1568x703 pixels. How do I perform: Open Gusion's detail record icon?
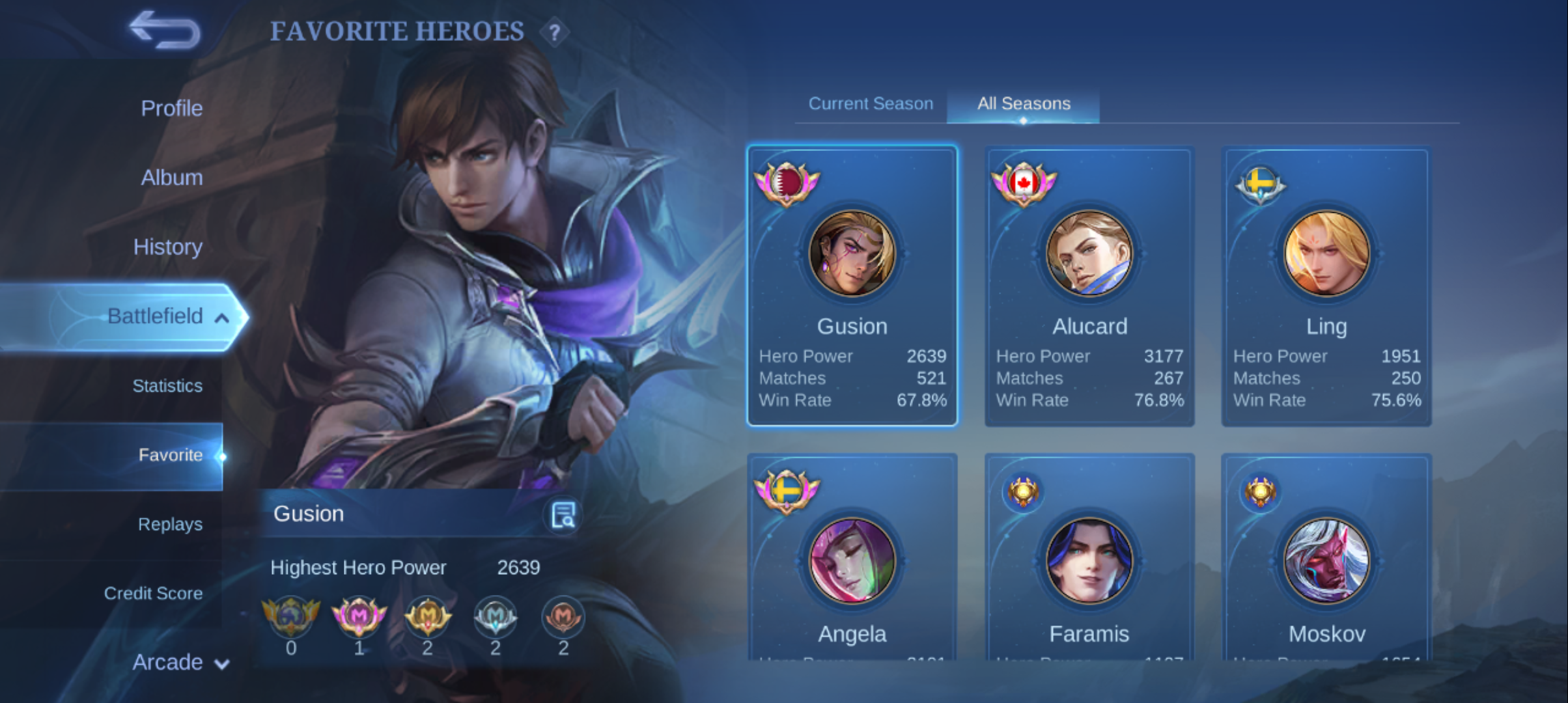pyautogui.click(x=563, y=515)
